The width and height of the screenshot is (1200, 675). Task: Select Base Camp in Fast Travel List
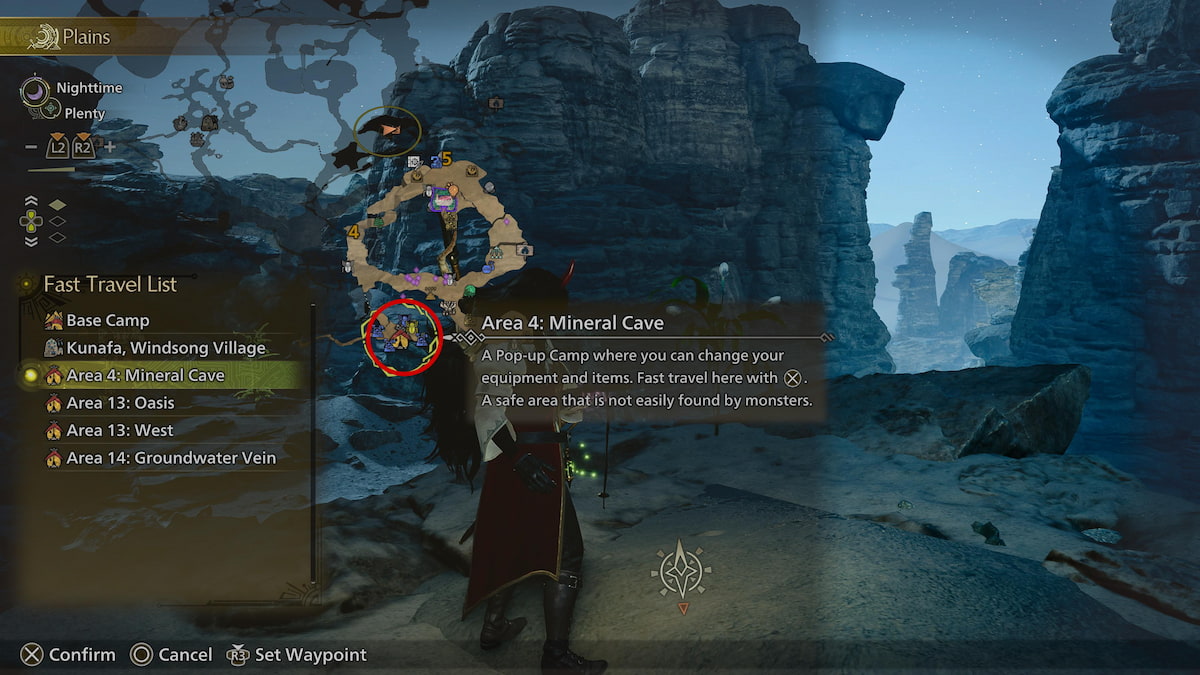point(107,321)
